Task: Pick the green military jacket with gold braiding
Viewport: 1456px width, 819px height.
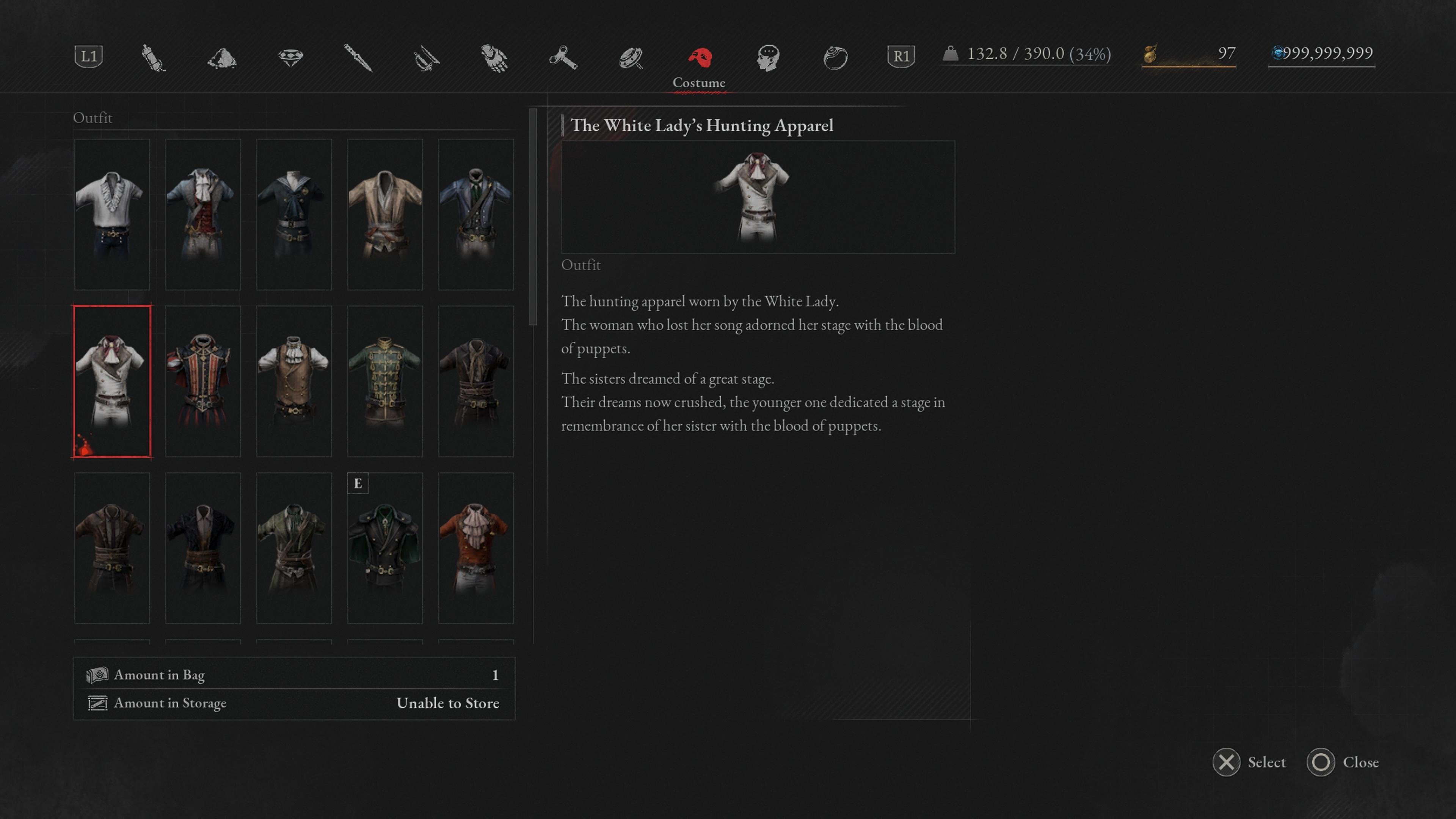Action: click(x=385, y=381)
